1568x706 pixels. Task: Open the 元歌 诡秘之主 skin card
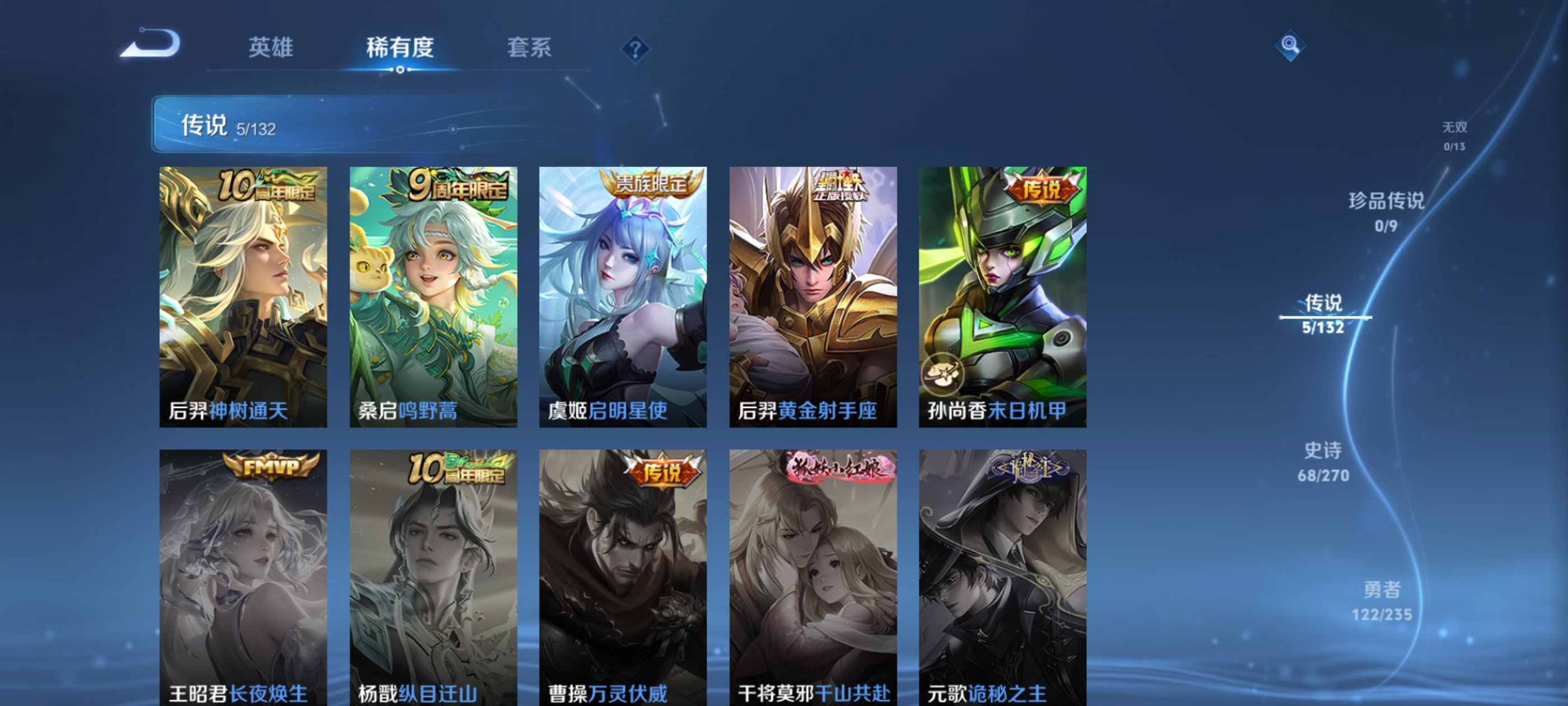pos(1002,578)
